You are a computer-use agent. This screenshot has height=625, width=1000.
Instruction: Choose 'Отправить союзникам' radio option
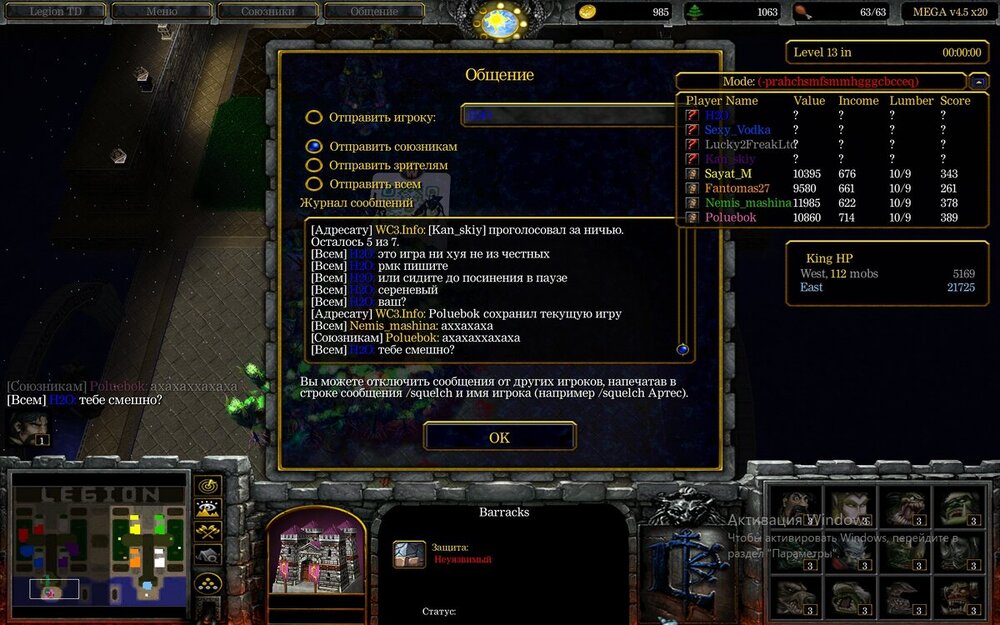[314, 146]
